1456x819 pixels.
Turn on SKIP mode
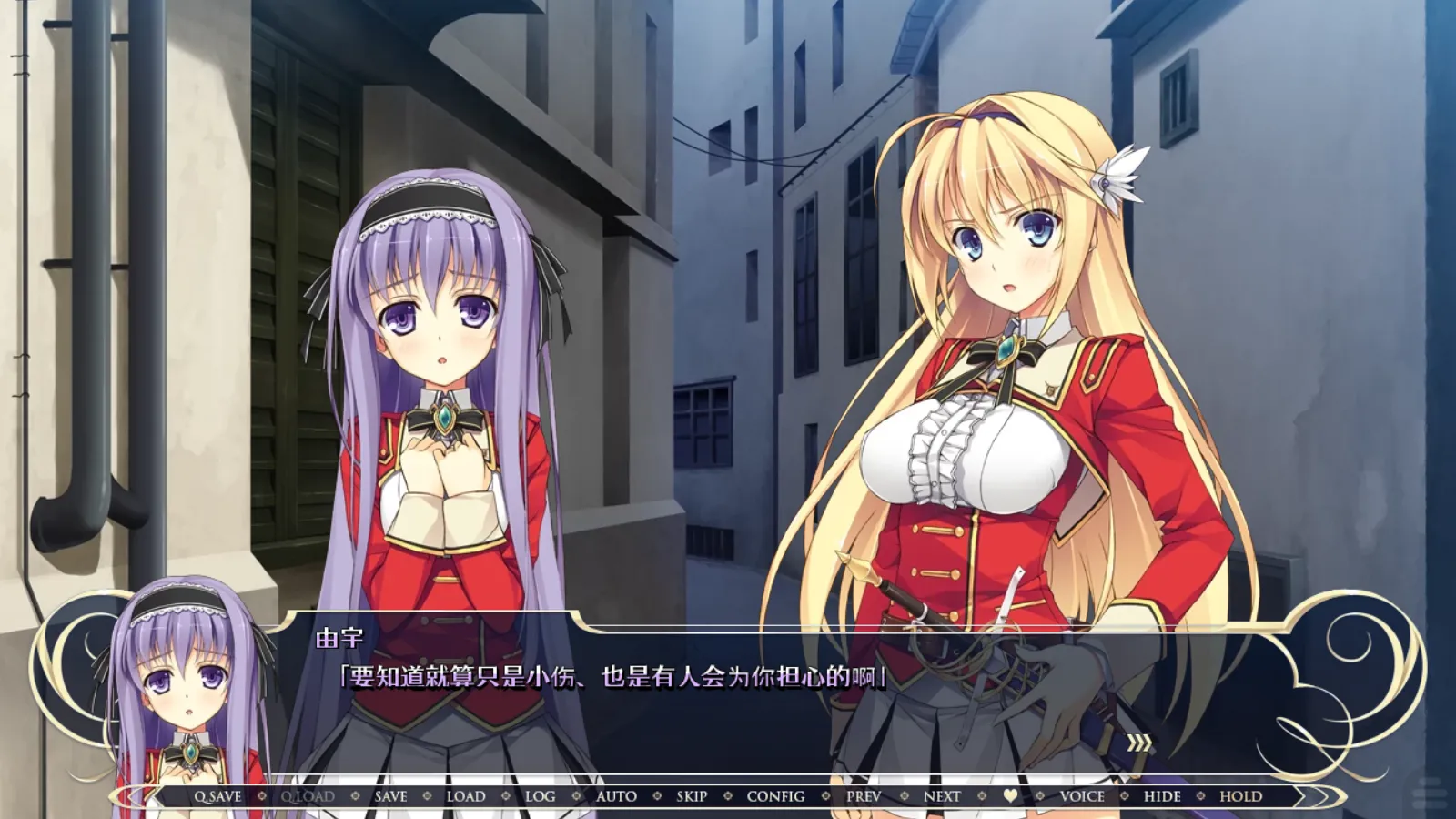click(x=692, y=795)
